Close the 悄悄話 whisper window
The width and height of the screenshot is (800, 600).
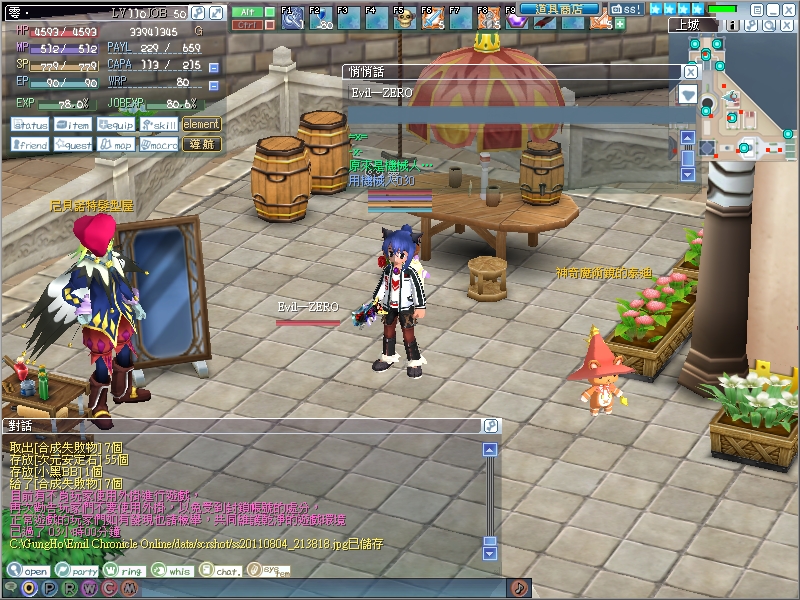pos(690,72)
